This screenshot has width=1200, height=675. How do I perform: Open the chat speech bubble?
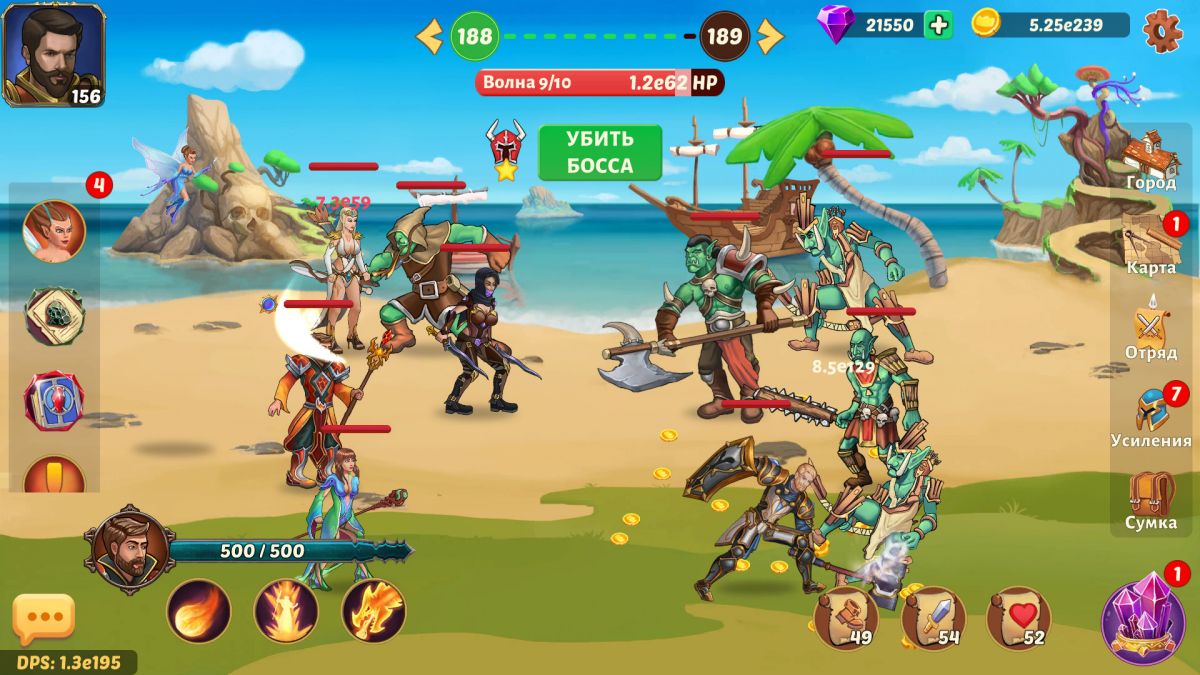[44, 619]
